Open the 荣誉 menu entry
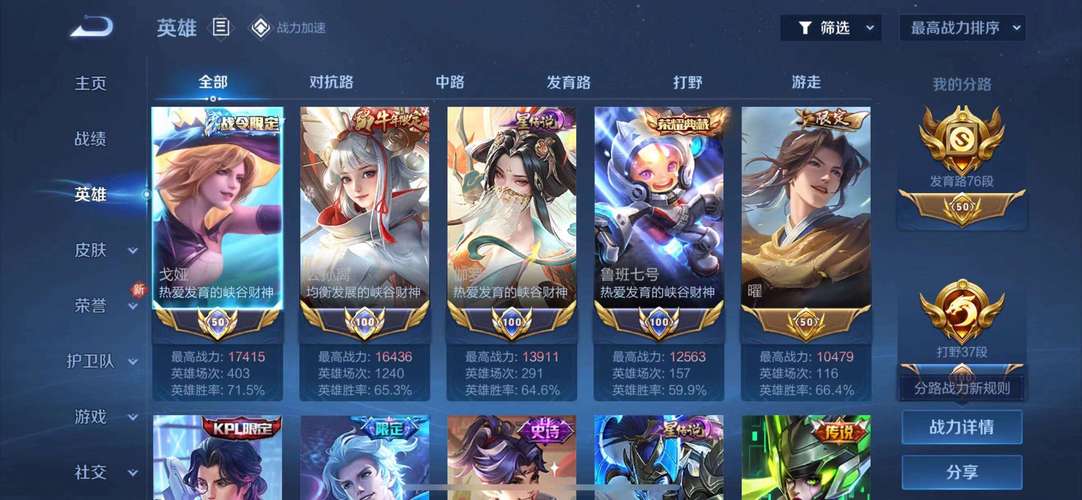The height and width of the screenshot is (500, 1082). point(92,305)
